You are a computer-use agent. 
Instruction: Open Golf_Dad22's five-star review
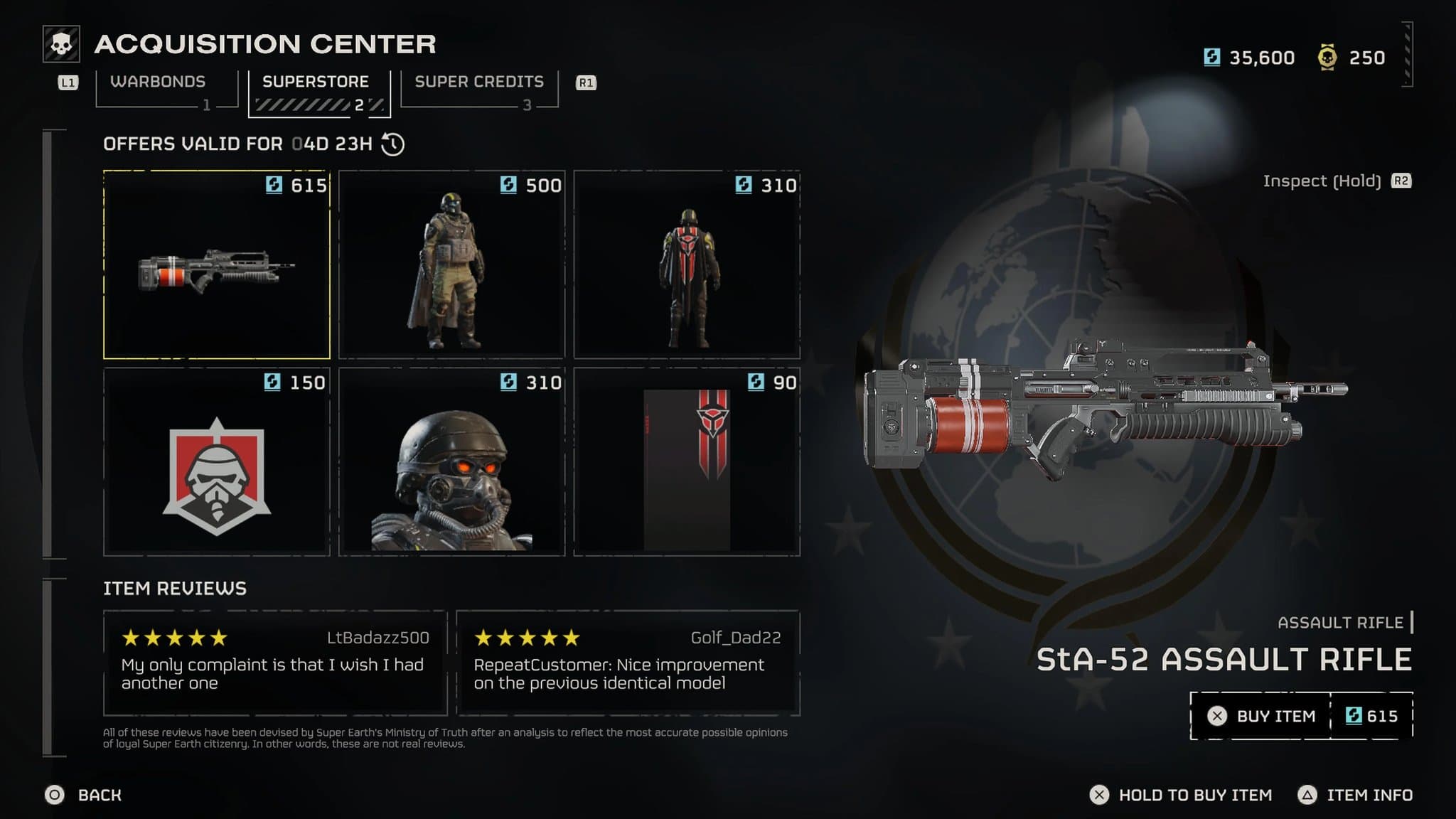pyautogui.click(x=628, y=663)
